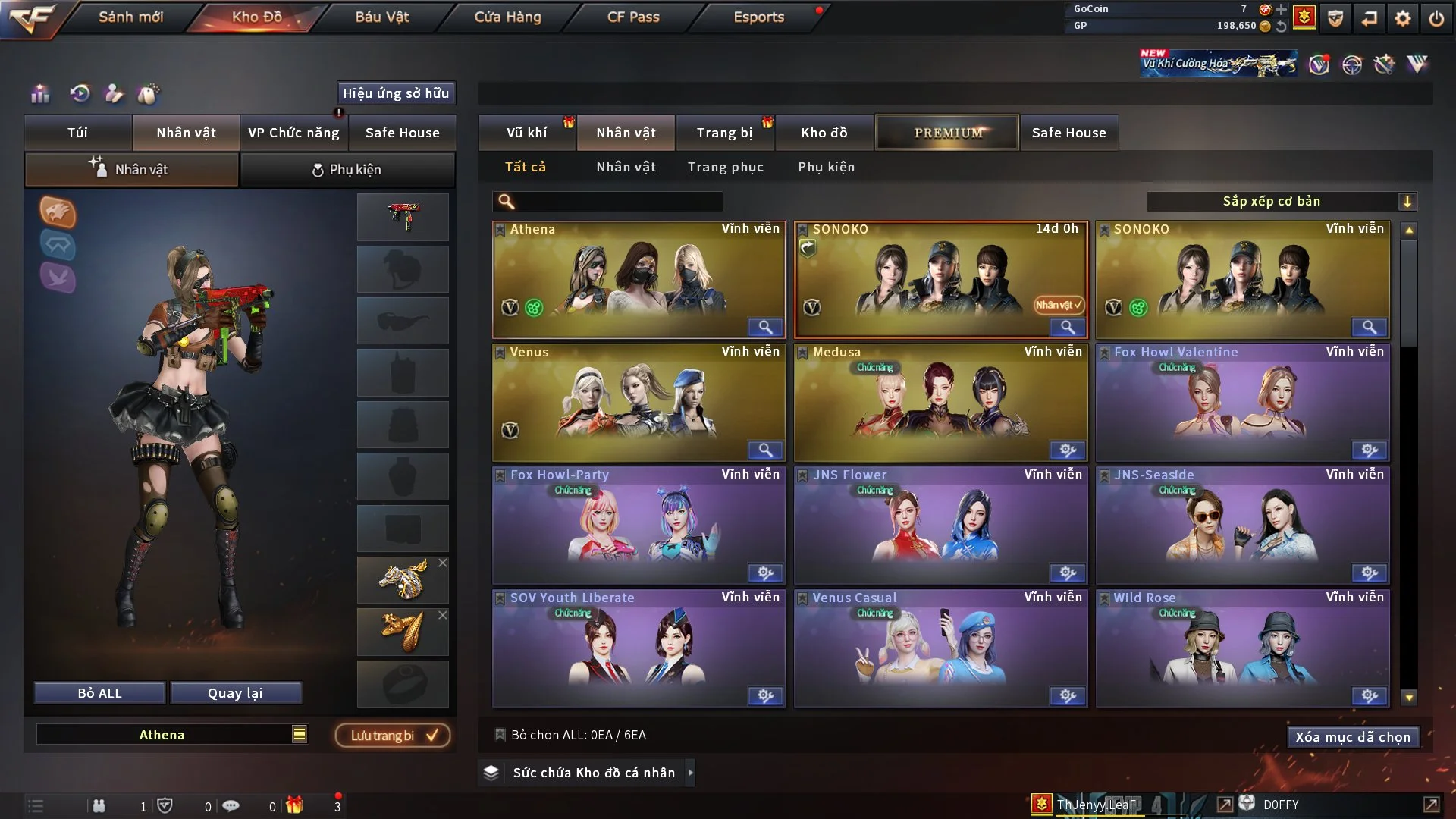Viewport: 1456px width, 819px height.
Task: Open Athena's preview via its magnifier icon
Action: click(x=765, y=327)
